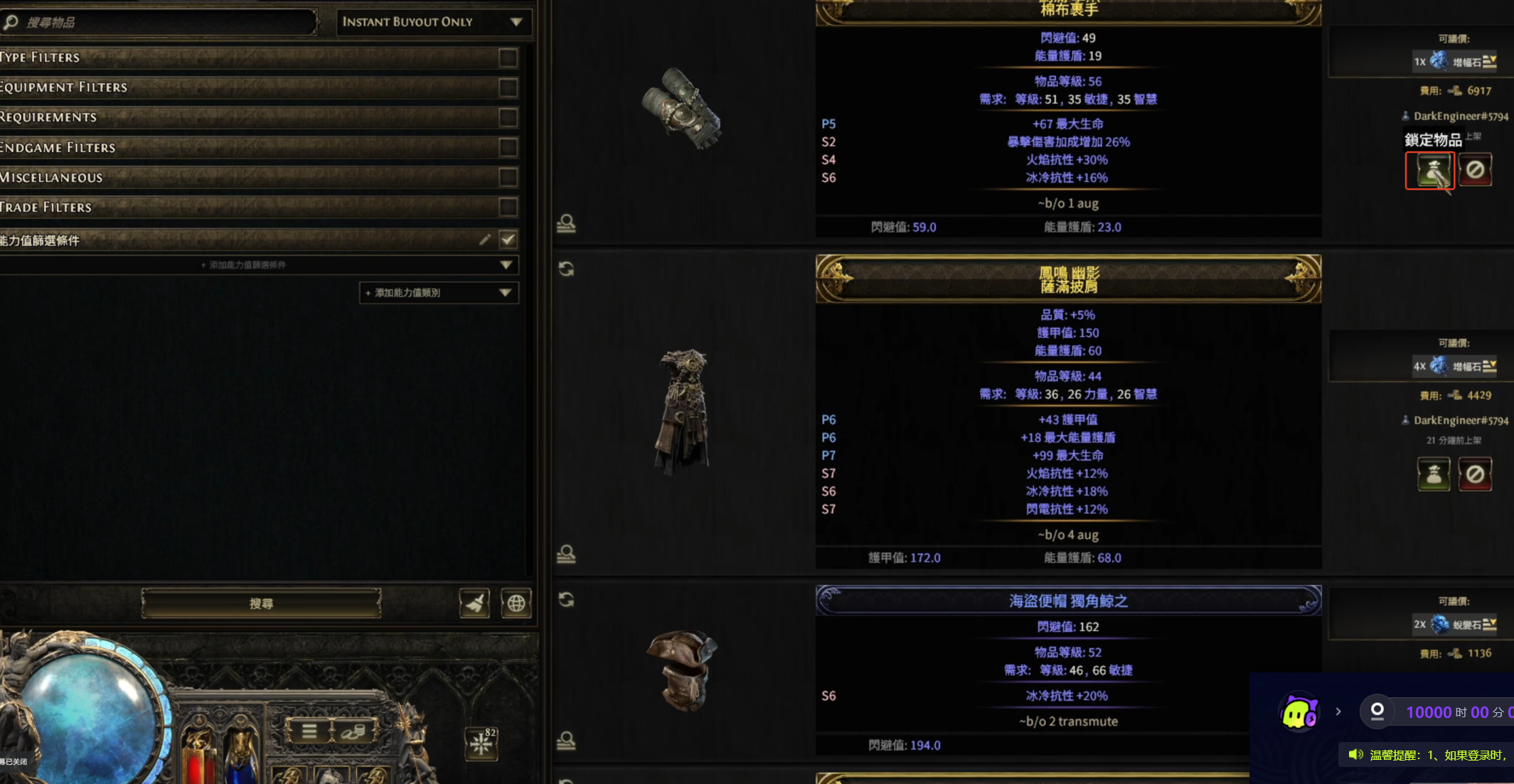Buy the shaman mantle listed for 4 aug

(1433, 474)
